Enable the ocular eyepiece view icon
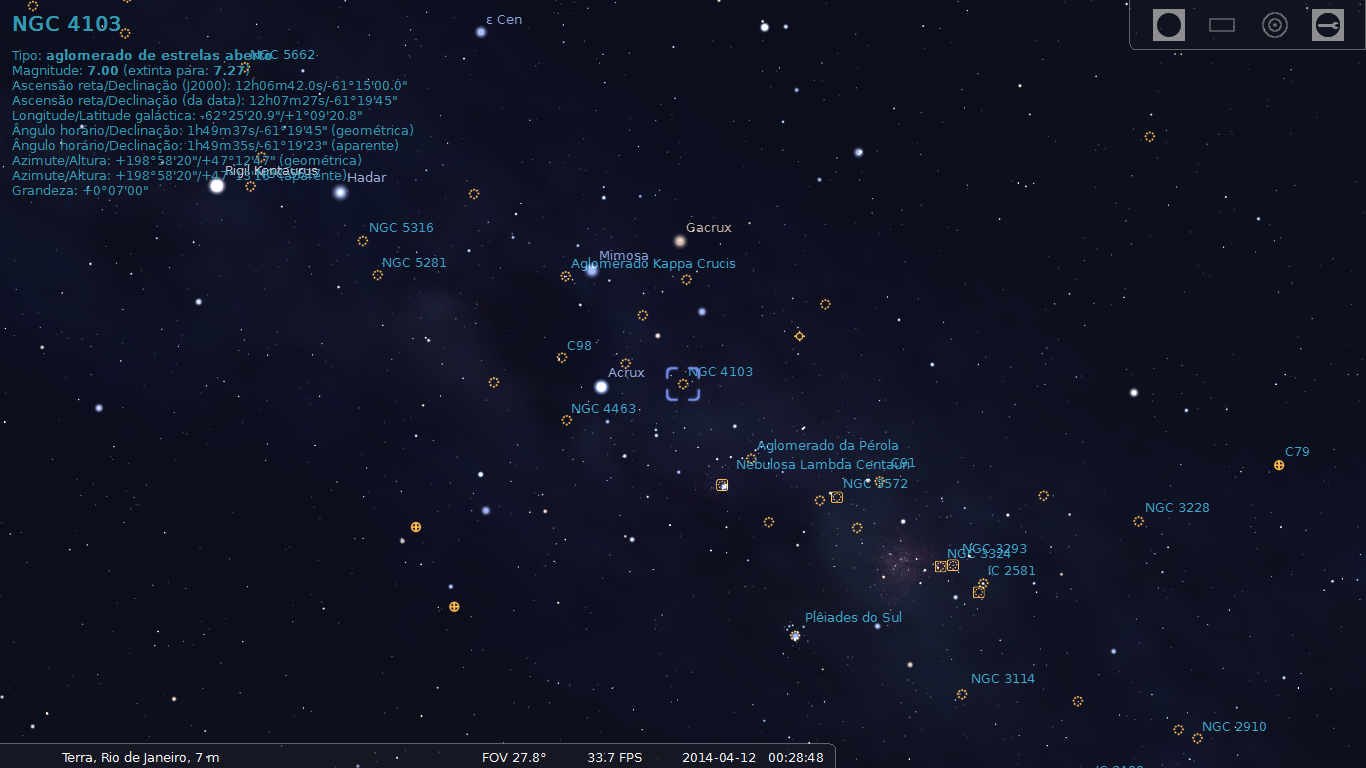1366x768 pixels. pos(1167,24)
